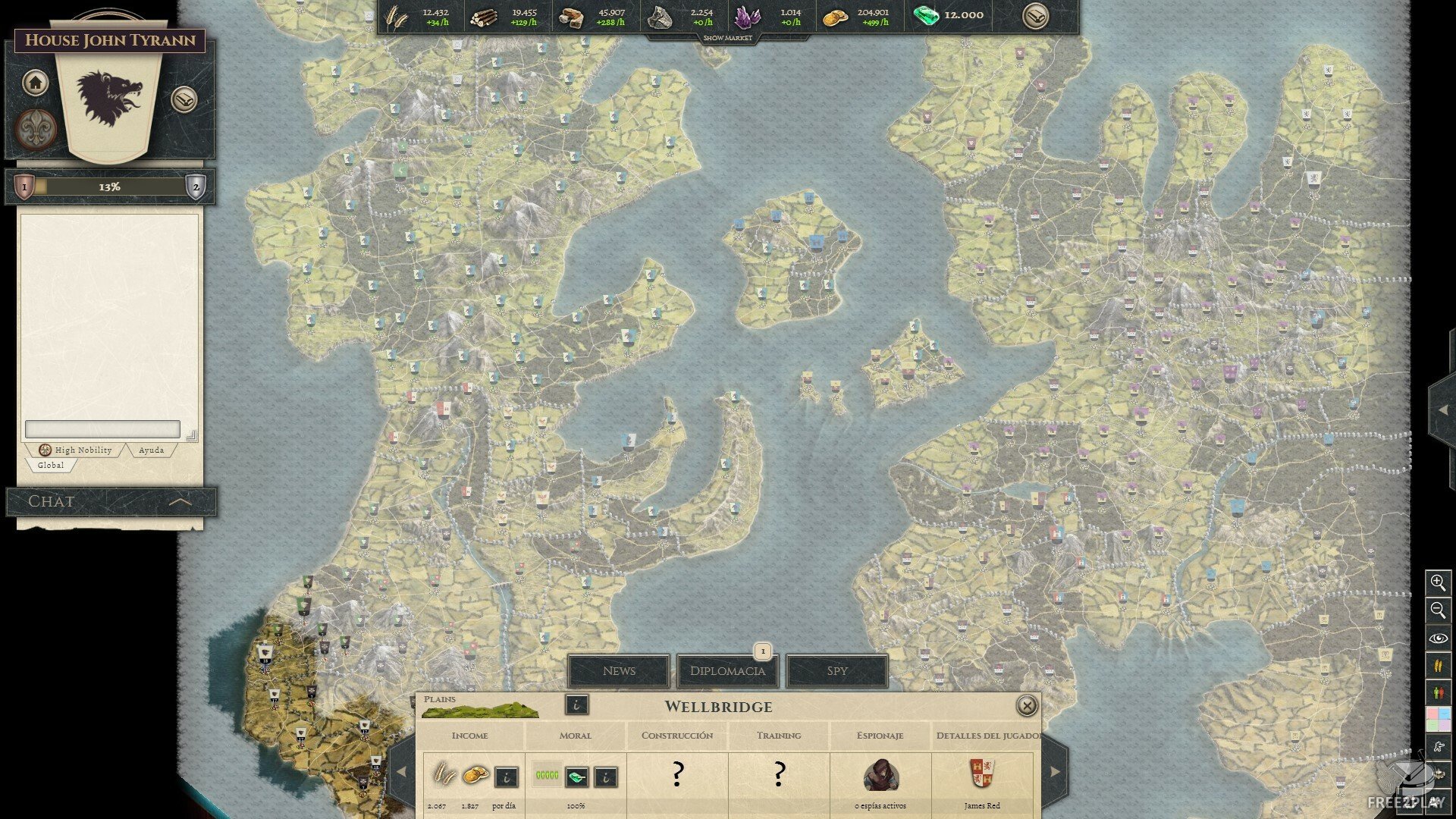Open James Red's player coat of arms
Image resolution: width=1456 pixels, height=819 pixels.
pyautogui.click(x=982, y=773)
